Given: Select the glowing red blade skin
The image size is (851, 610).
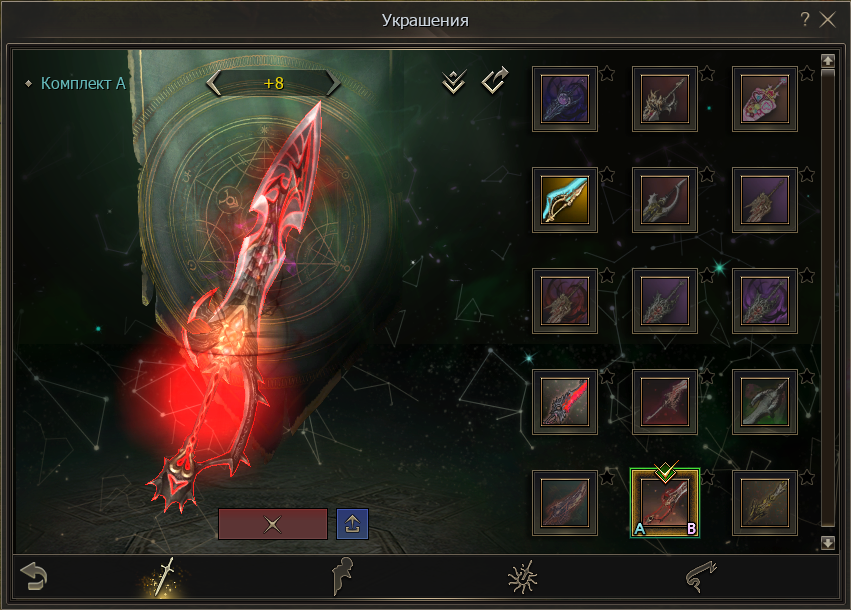Looking at the screenshot, I should (565, 402).
